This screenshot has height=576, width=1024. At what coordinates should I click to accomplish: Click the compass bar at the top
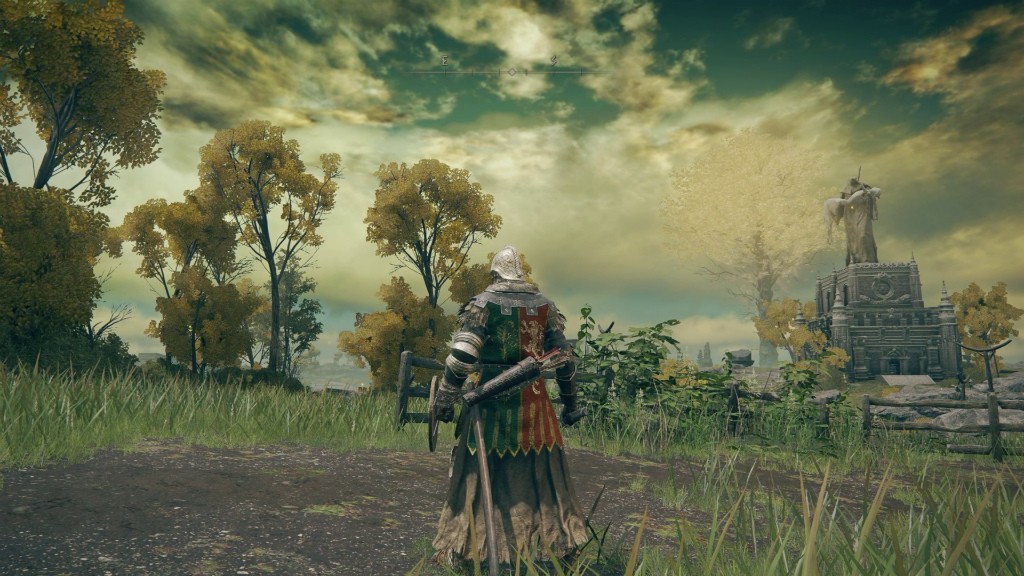[x=500, y=68]
